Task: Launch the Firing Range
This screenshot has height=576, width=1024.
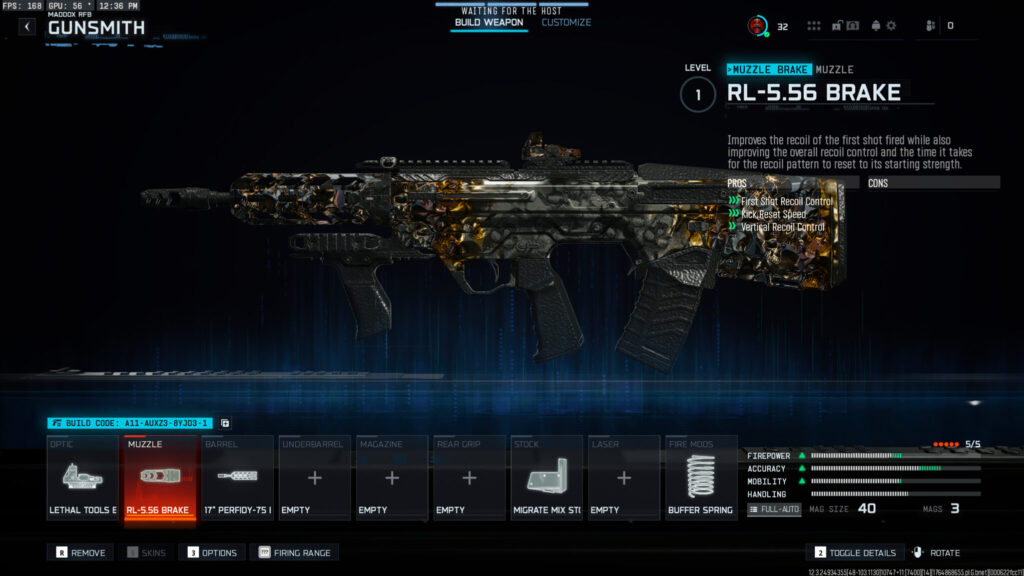Action: [x=294, y=552]
